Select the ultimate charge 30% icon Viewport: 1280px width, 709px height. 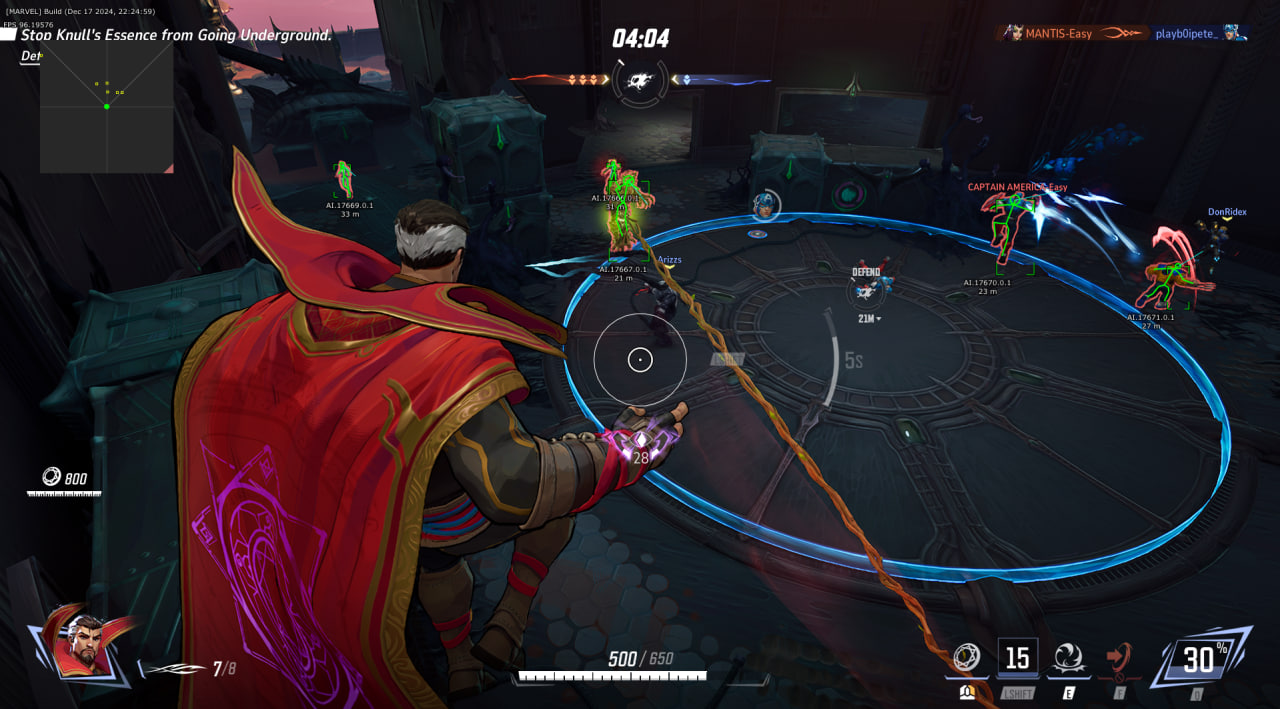click(x=1199, y=657)
